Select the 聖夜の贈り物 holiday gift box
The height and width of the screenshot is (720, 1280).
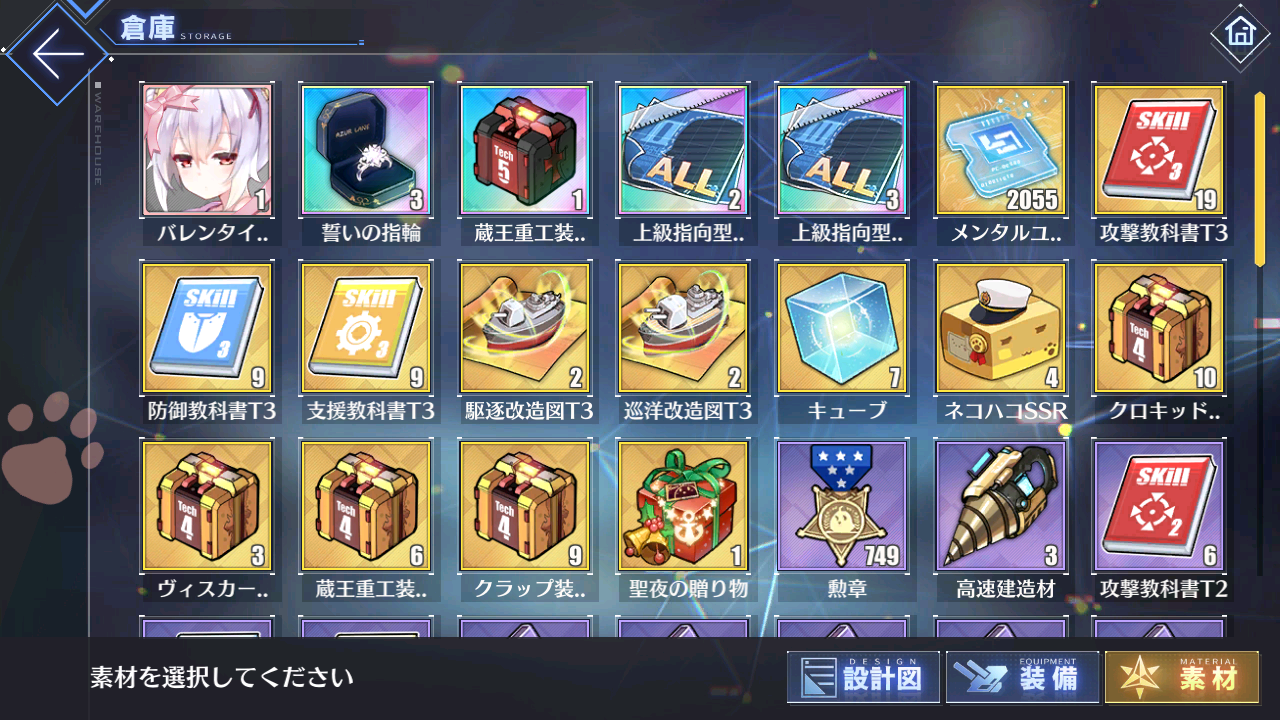[x=683, y=506]
